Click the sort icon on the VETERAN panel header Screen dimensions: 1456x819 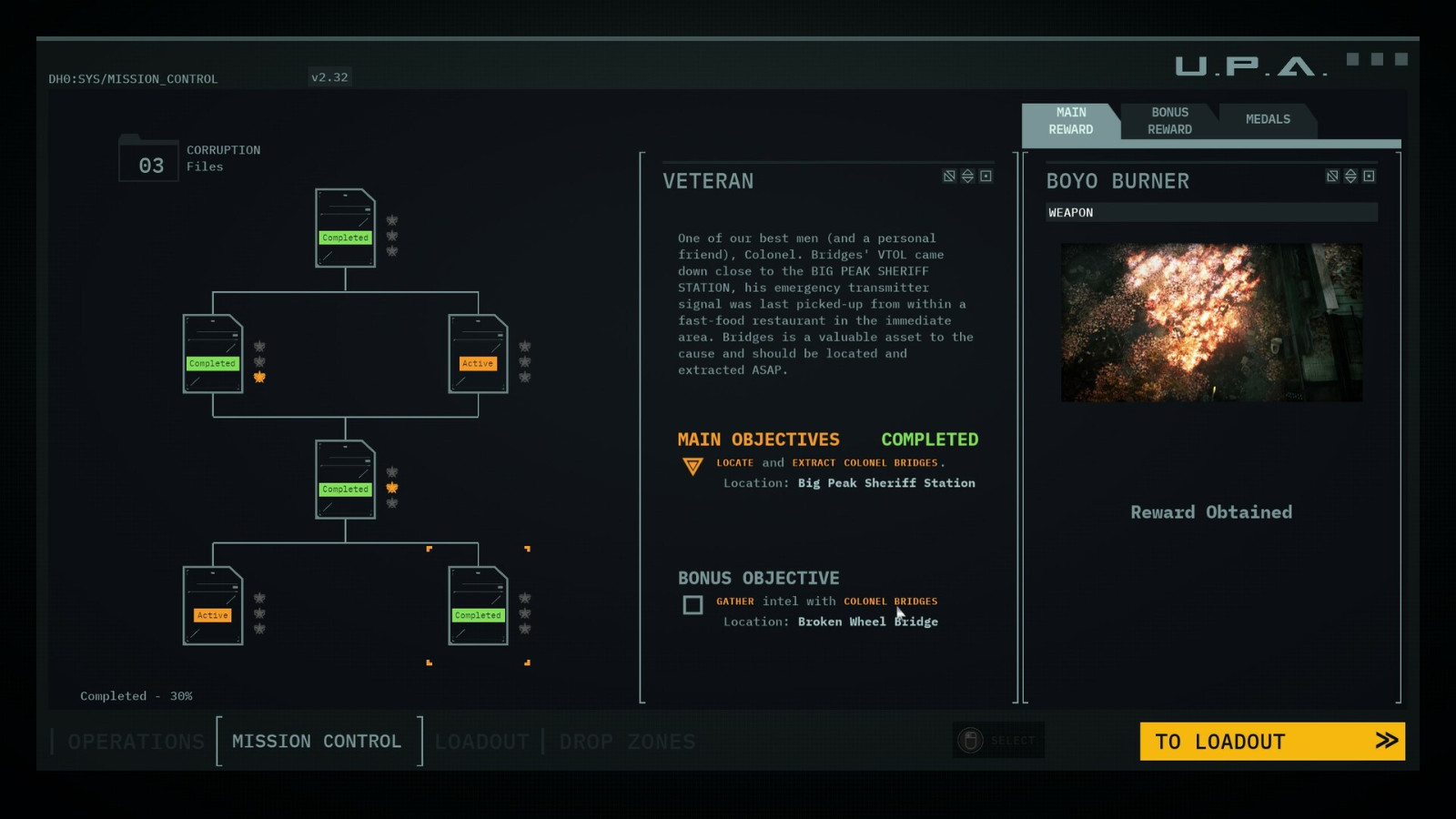[966, 177]
